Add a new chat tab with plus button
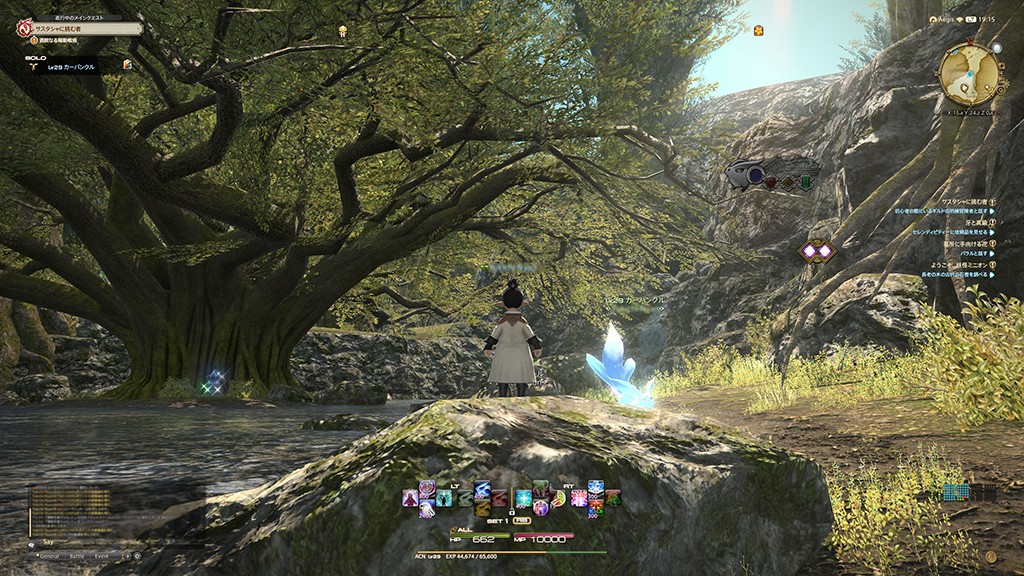The image size is (1024, 576). click(128, 556)
